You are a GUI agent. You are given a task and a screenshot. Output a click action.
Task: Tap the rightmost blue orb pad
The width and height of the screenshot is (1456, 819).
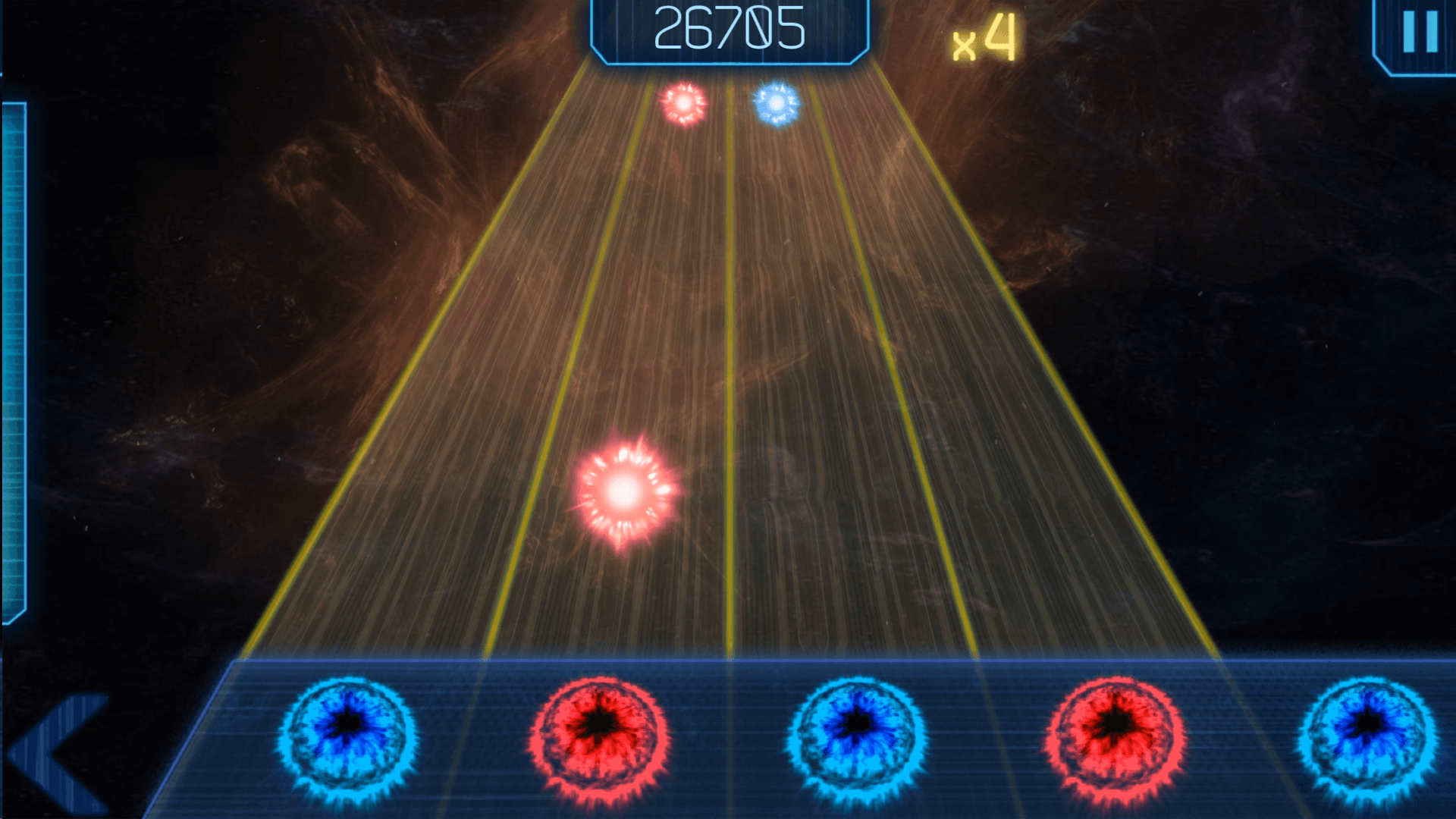1367,736
